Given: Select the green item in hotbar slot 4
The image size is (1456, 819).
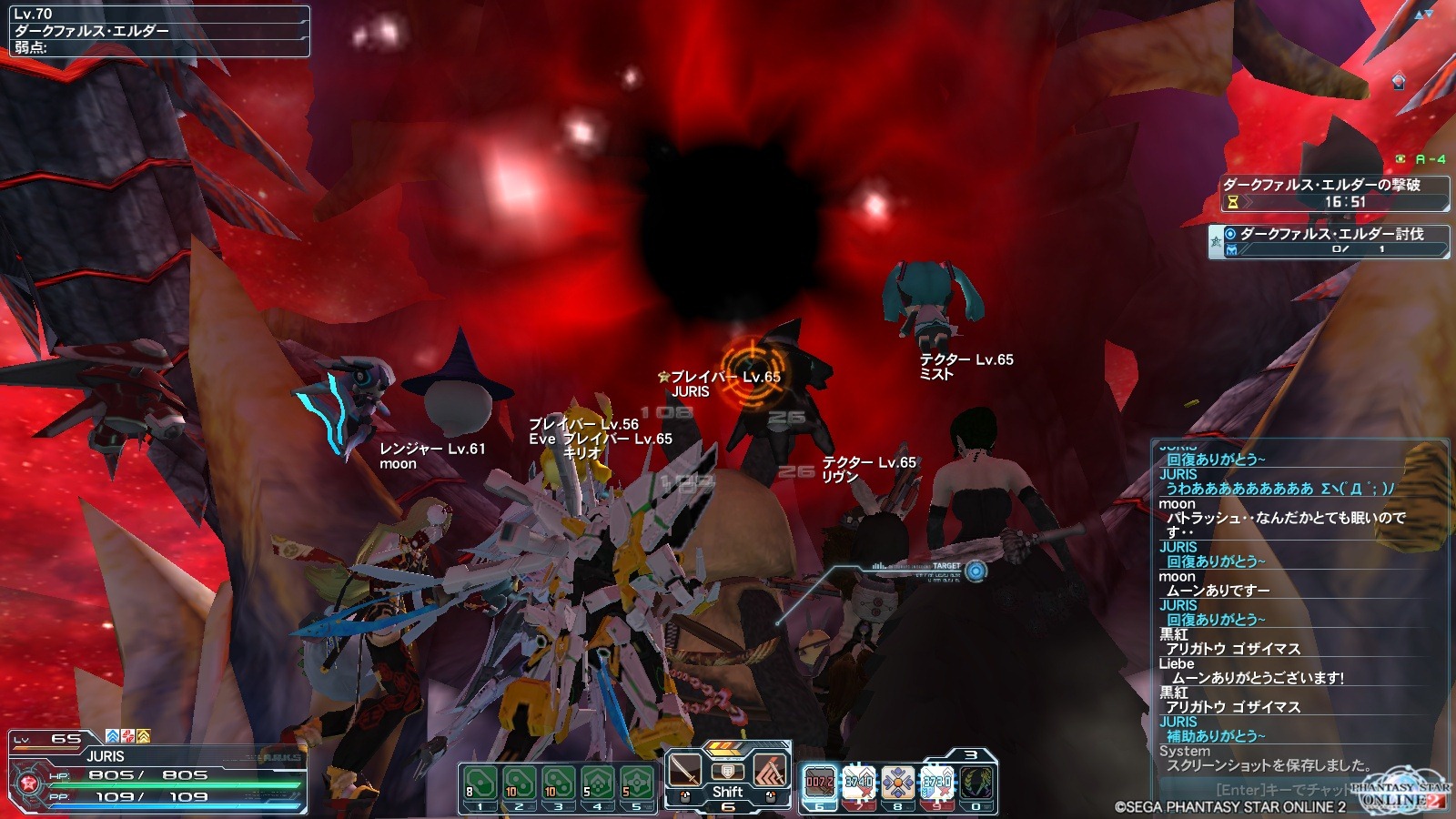Looking at the screenshot, I should click(597, 783).
